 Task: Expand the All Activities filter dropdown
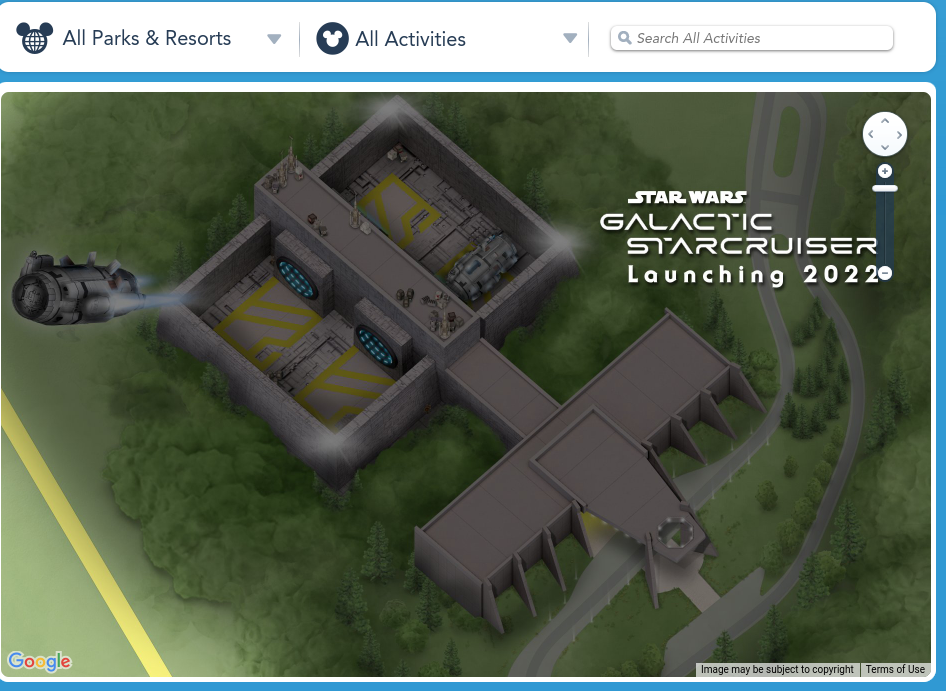(570, 39)
